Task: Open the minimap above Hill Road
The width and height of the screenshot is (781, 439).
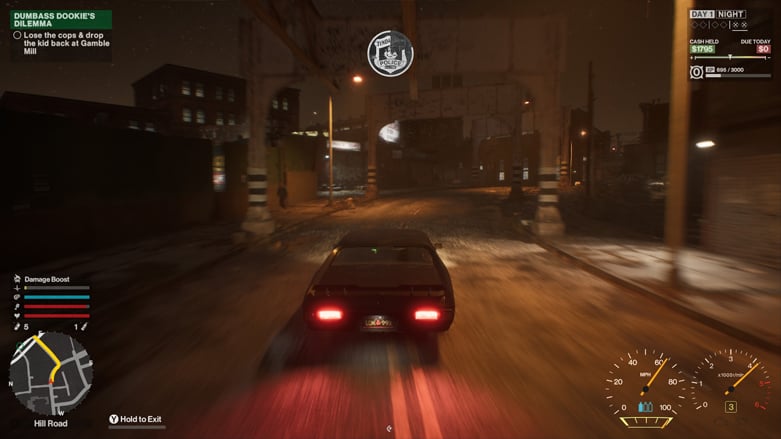Action: [x=50, y=373]
